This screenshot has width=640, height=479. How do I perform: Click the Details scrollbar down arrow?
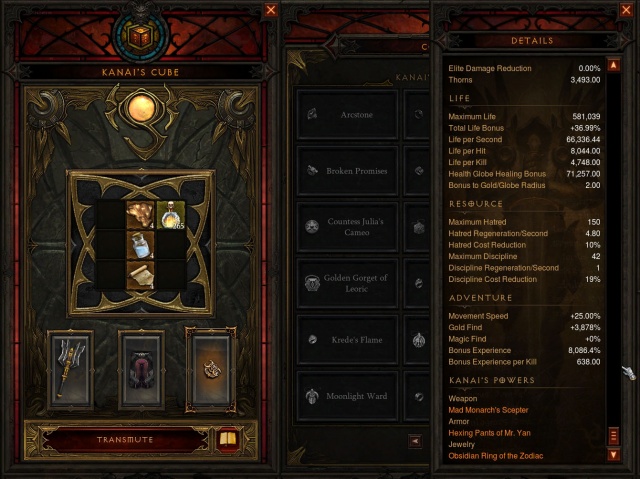click(614, 455)
